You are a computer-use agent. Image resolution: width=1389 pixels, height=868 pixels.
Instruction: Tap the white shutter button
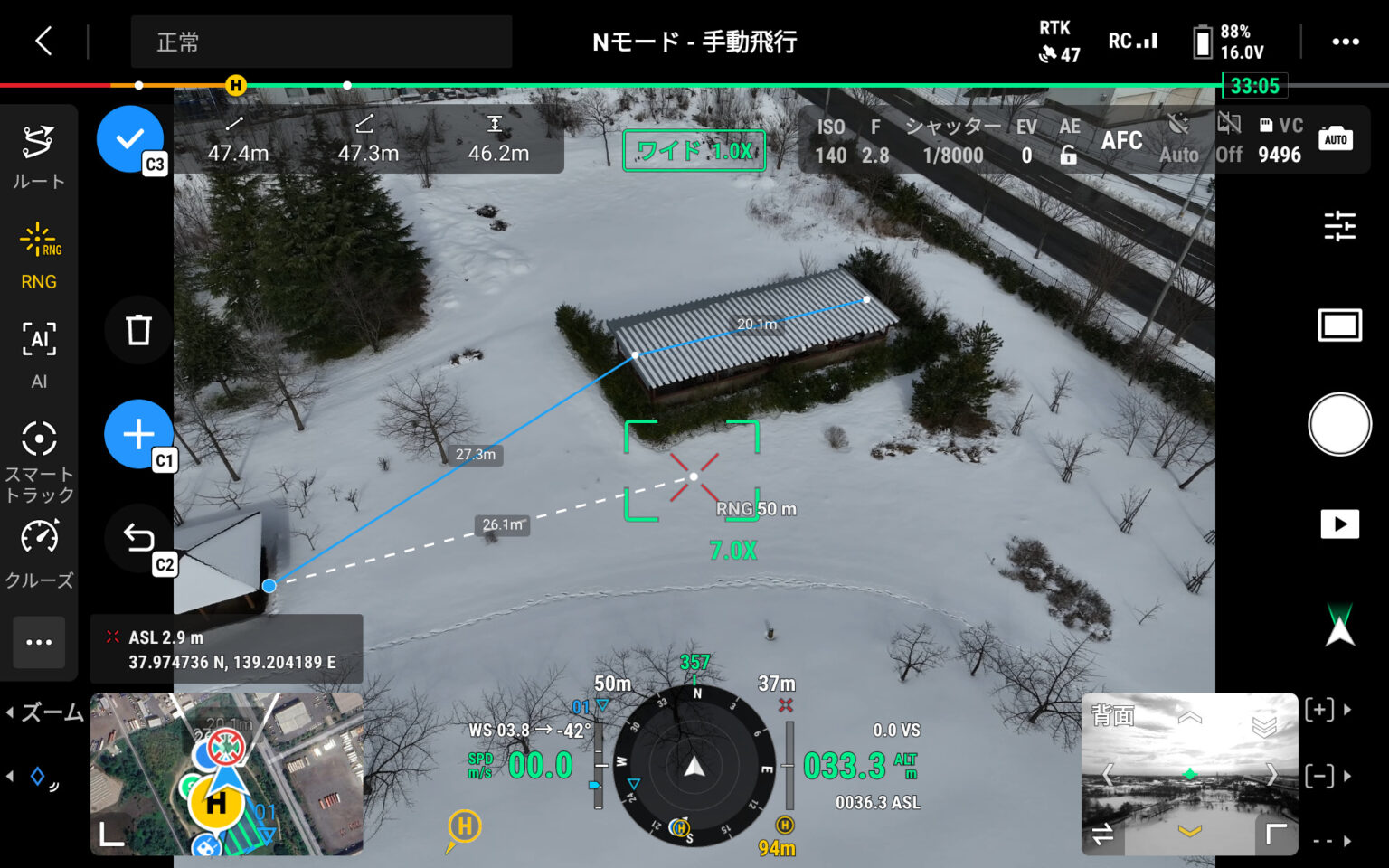(x=1339, y=424)
